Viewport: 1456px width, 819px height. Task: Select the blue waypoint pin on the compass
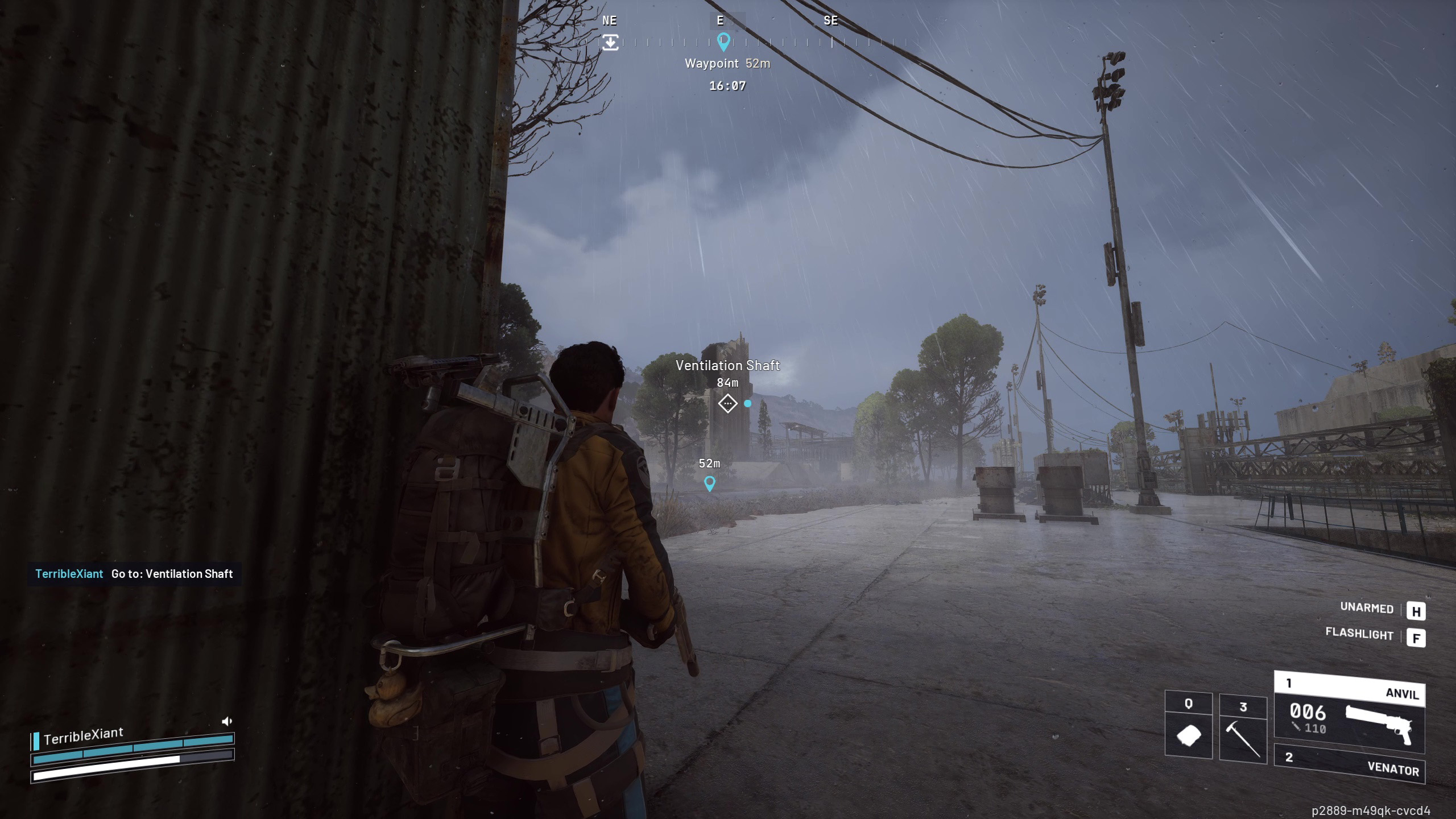[723, 41]
